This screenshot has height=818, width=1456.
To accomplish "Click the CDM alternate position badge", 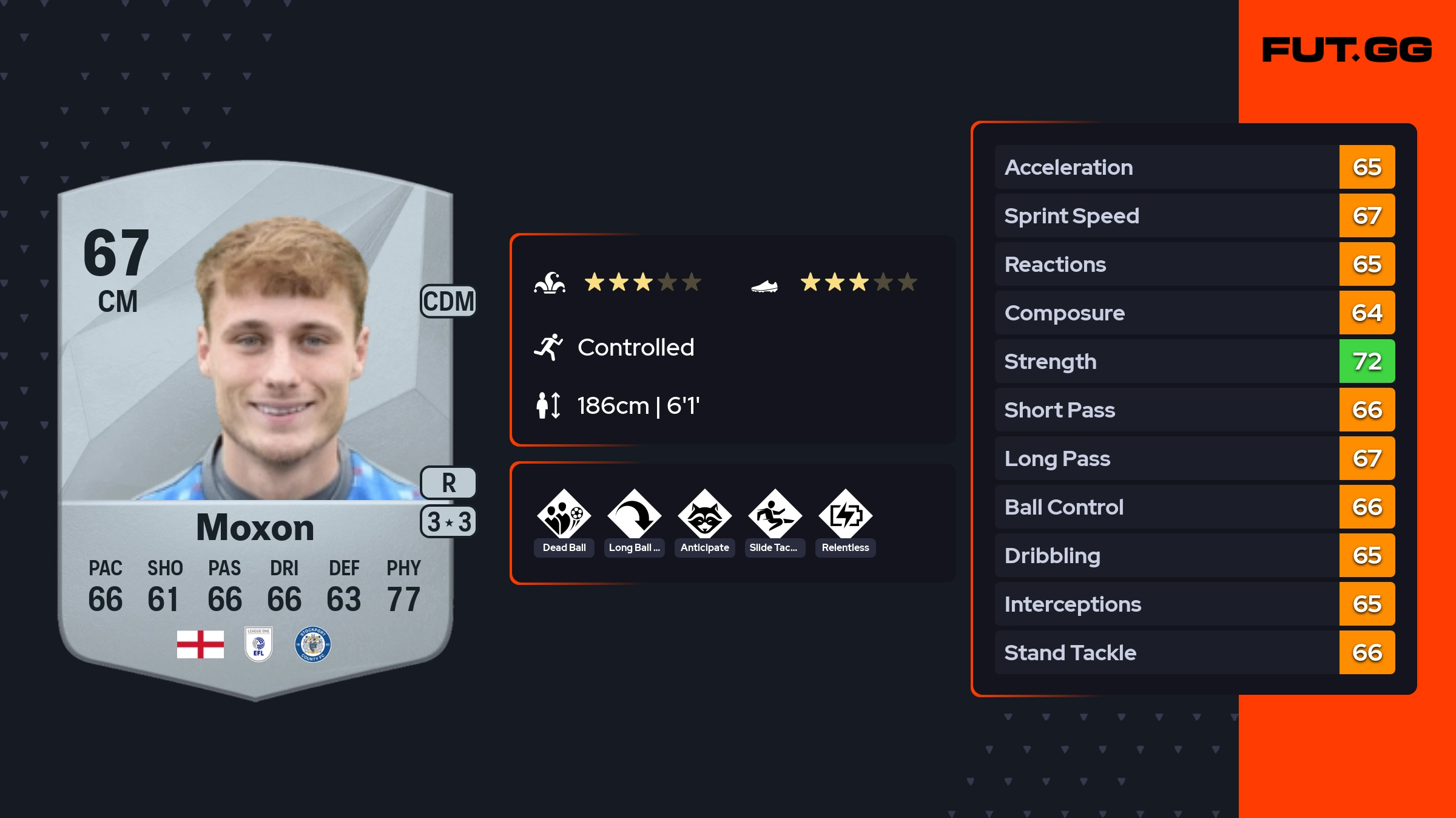I will tap(448, 302).
